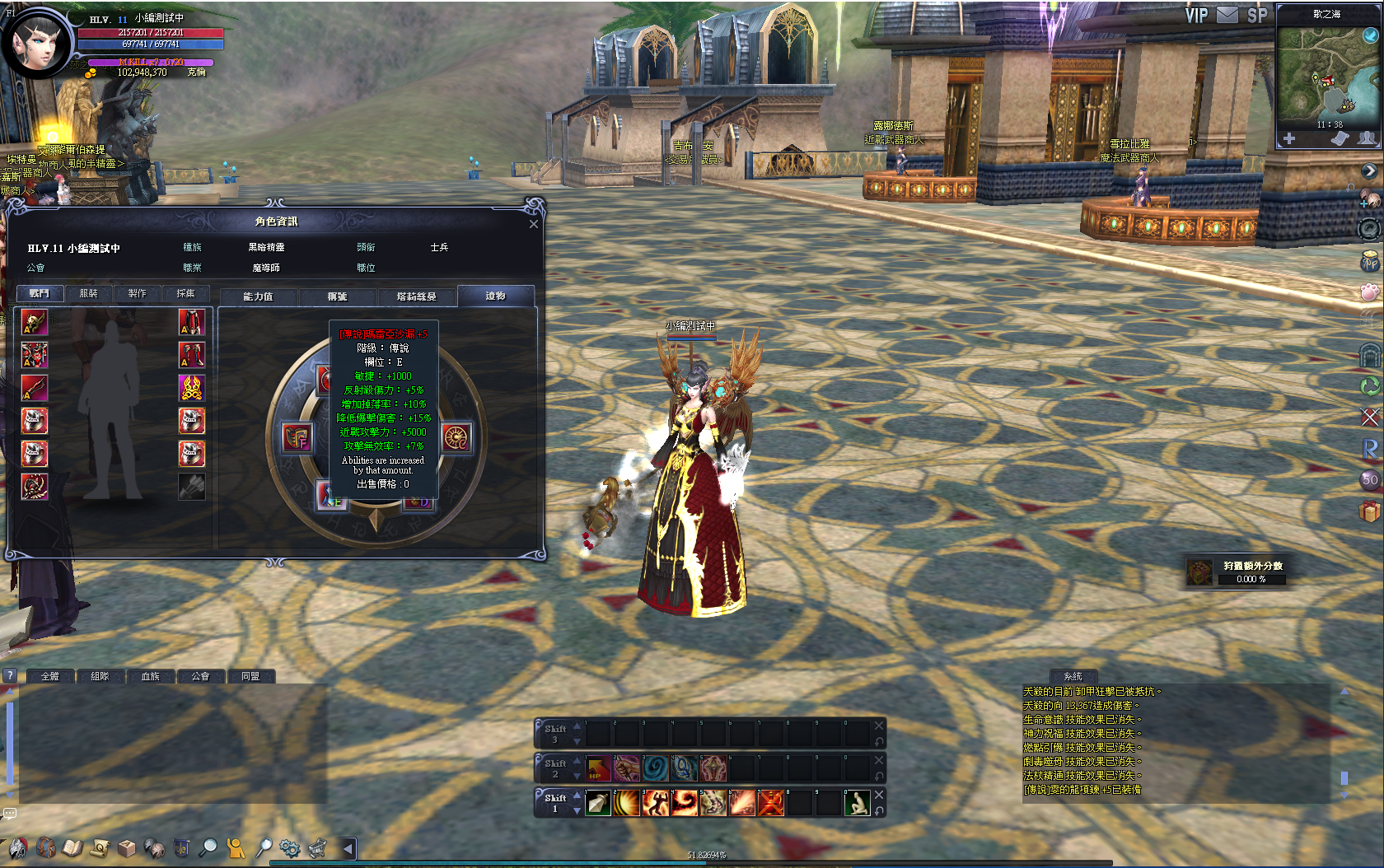This screenshot has width=1384, height=868.
Task: Click the VIP button
Action: pyautogui.click(x=1196, y=16)
